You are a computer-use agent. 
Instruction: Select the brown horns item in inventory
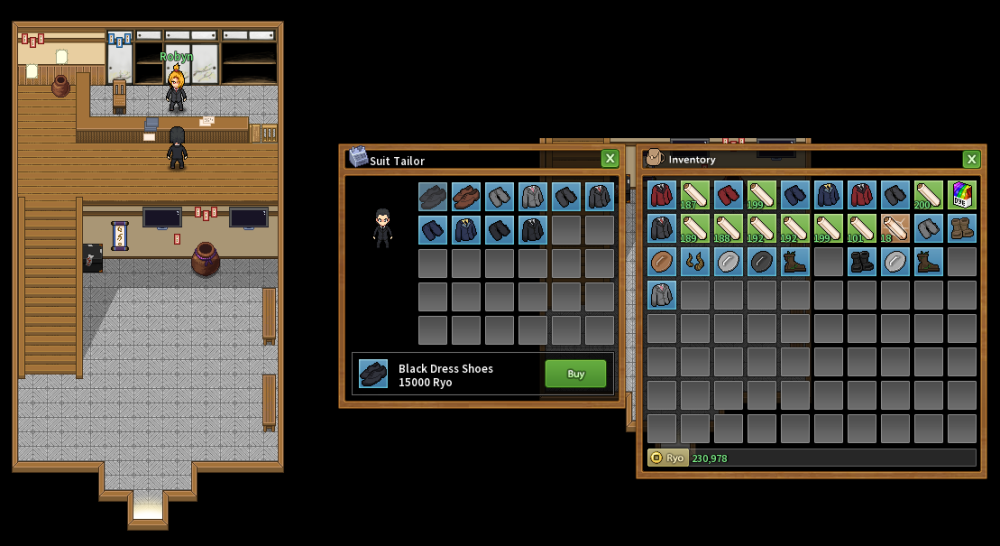pyautogui.click(x=695, y=262)
